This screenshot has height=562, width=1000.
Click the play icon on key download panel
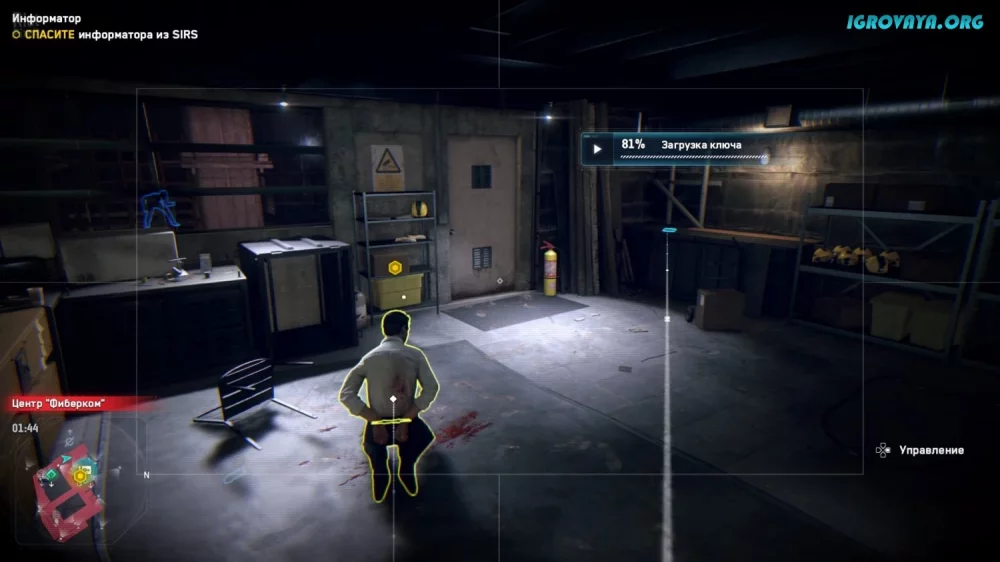[597, 149]
